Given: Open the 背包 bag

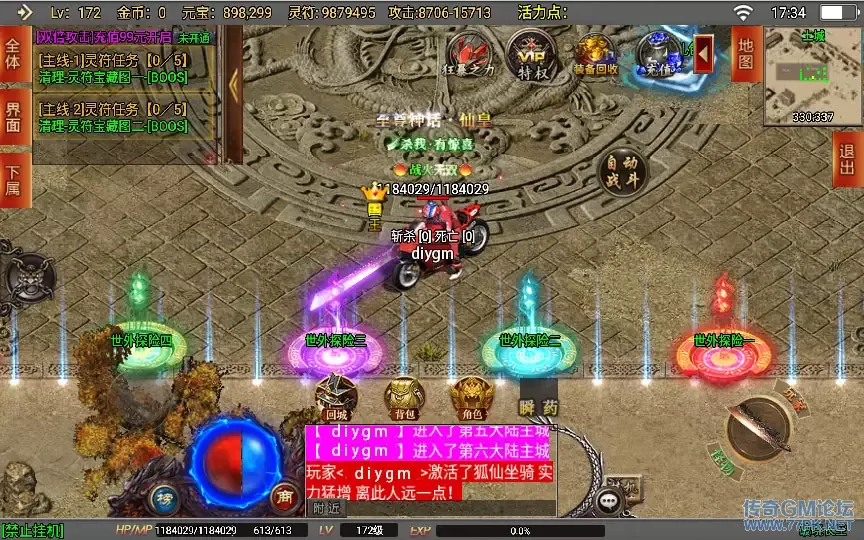Looking at the screenshot, I should 402,397.
